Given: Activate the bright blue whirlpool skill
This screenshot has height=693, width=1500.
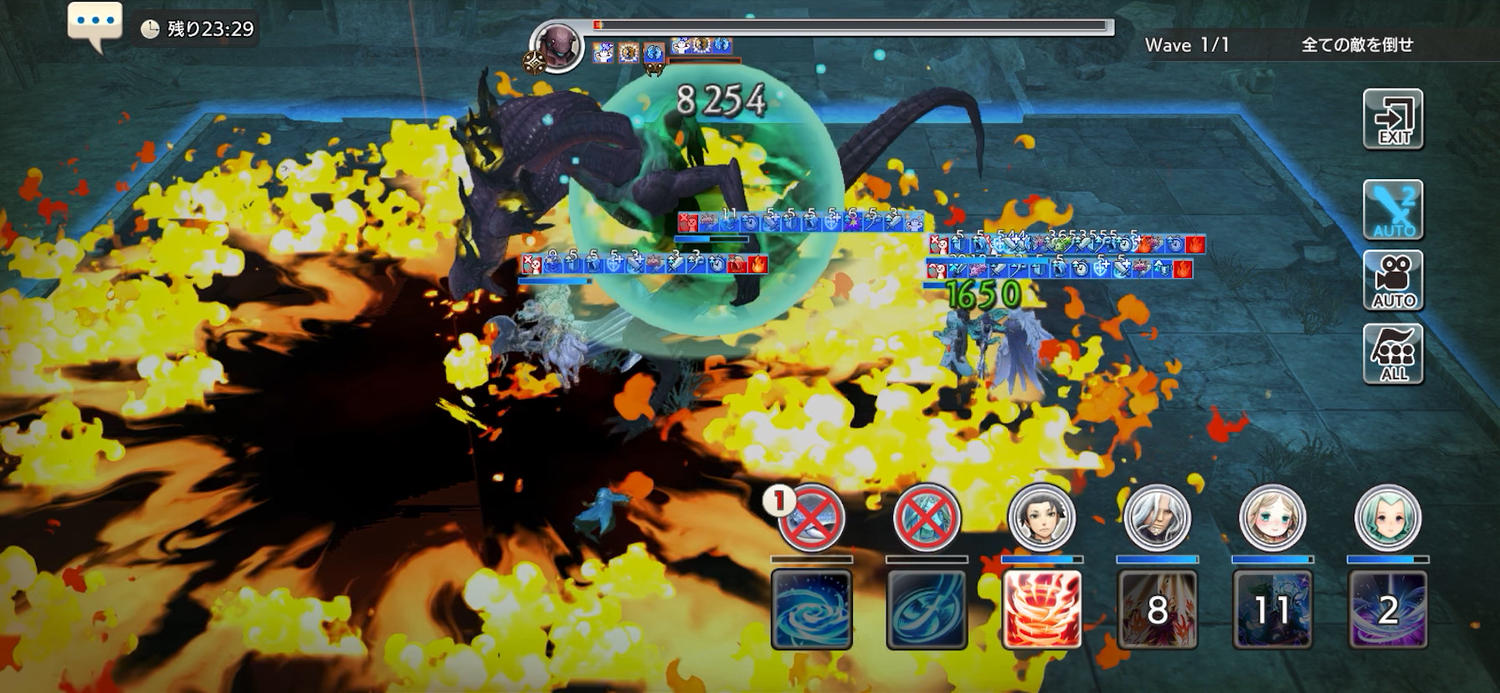Looking at the screenshot, I should tap(811, 609).
